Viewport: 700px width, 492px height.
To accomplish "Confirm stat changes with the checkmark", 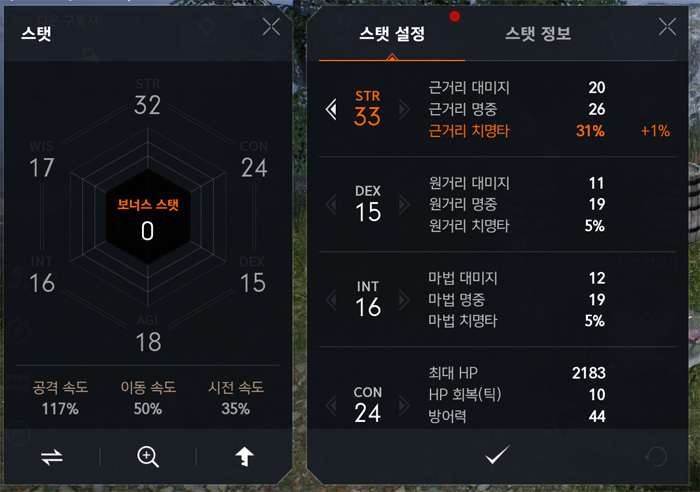I will [496, 457].
